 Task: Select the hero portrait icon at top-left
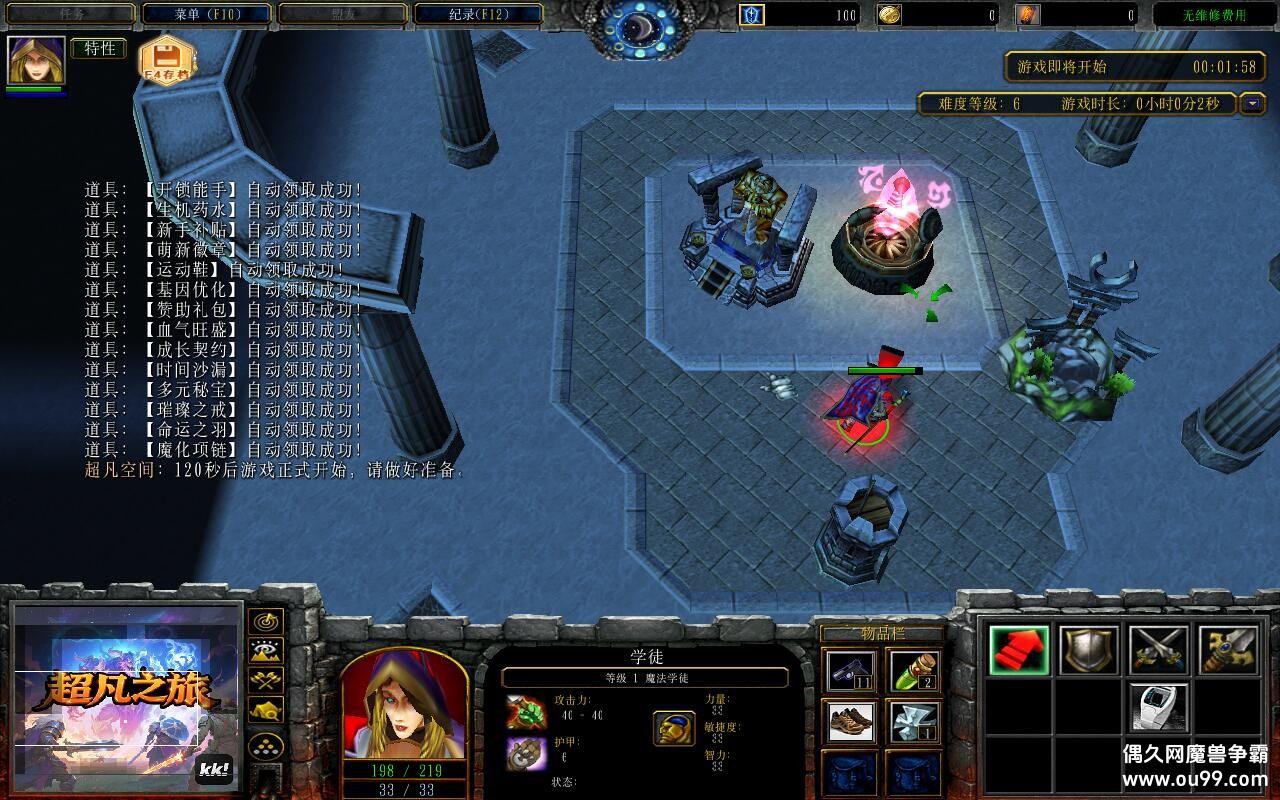pyautogui.click(x=36, y=60)
